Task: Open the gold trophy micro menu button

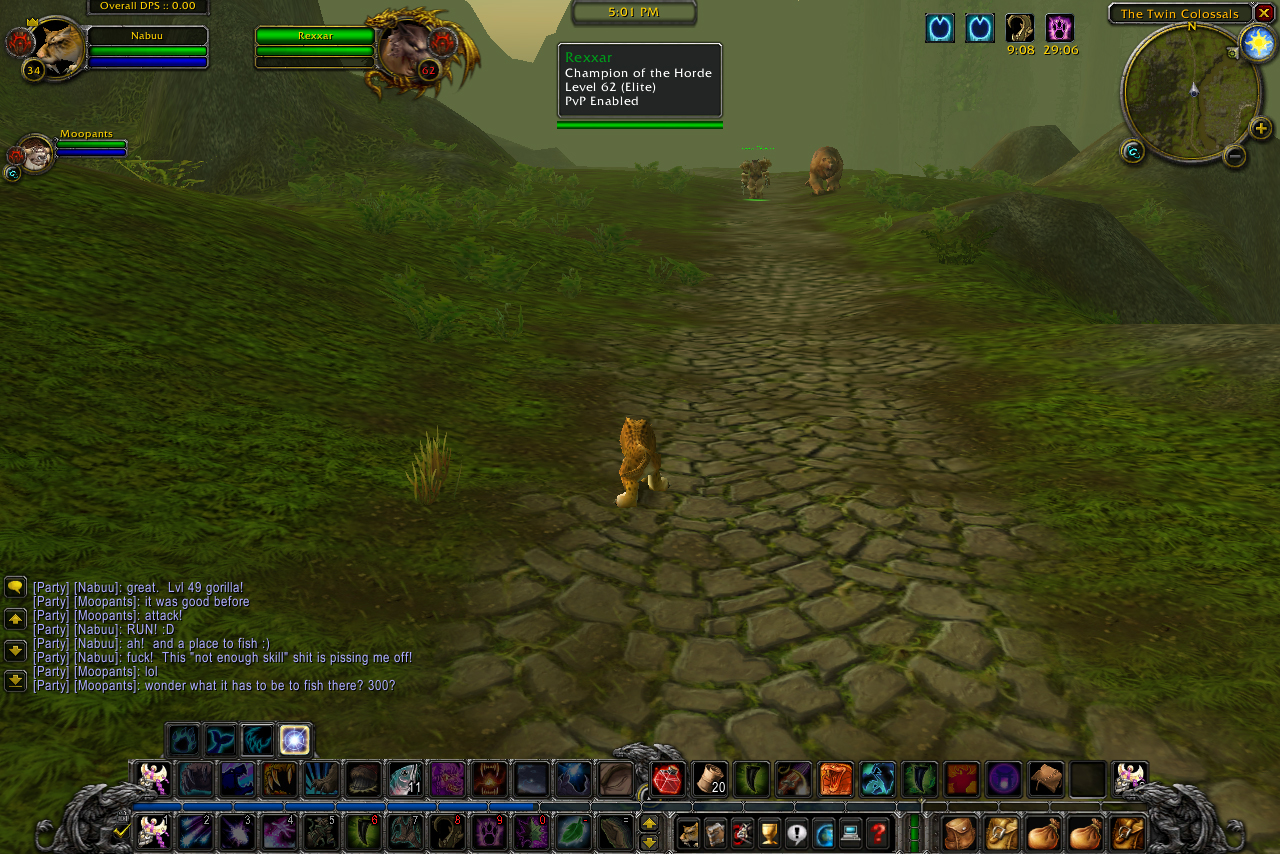Action: point(769,832)
